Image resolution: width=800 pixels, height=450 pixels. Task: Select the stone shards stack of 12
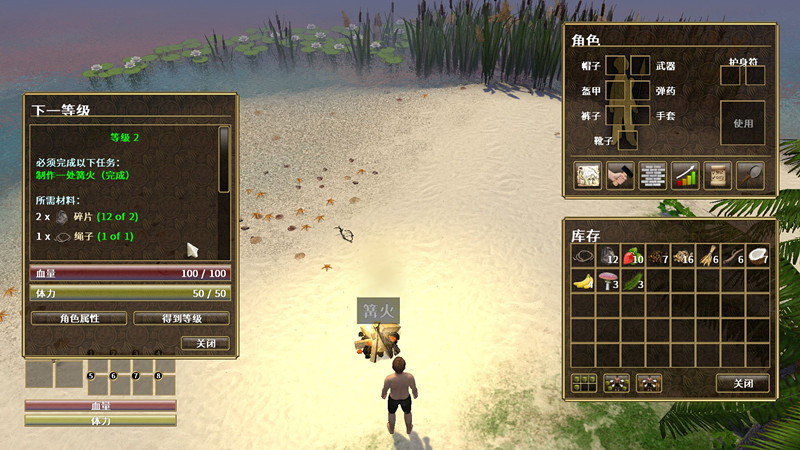coord(609,256)
